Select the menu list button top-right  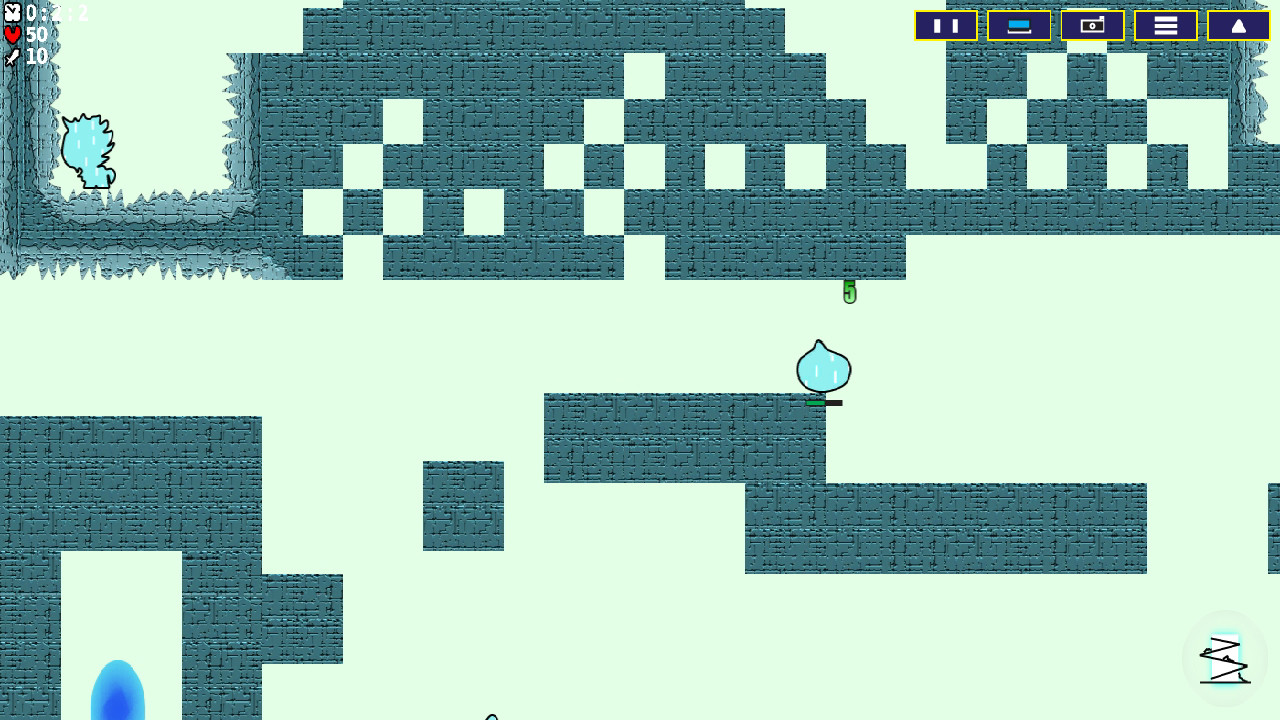1166,25
